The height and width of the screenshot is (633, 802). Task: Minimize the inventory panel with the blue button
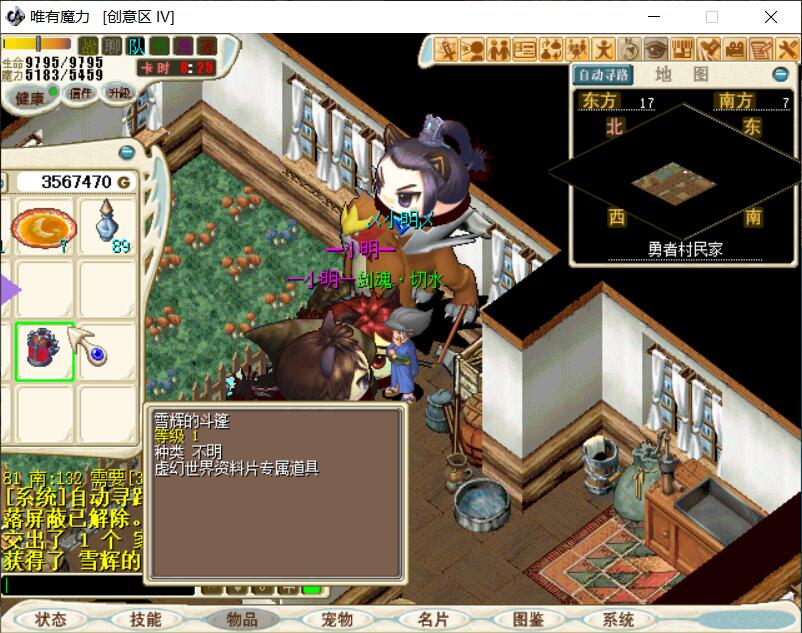pos(127,152)
